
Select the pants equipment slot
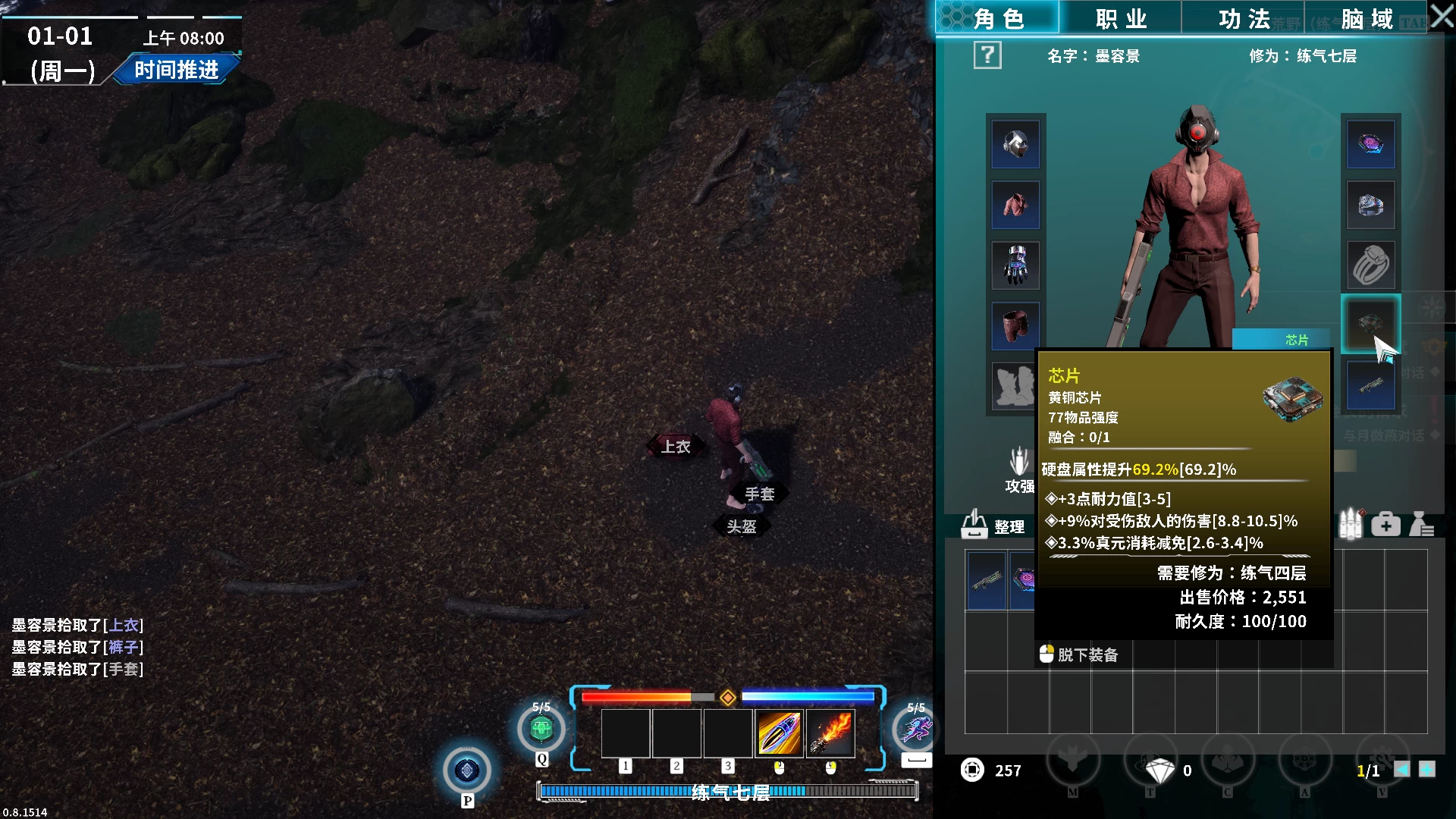pos(1015,325)
